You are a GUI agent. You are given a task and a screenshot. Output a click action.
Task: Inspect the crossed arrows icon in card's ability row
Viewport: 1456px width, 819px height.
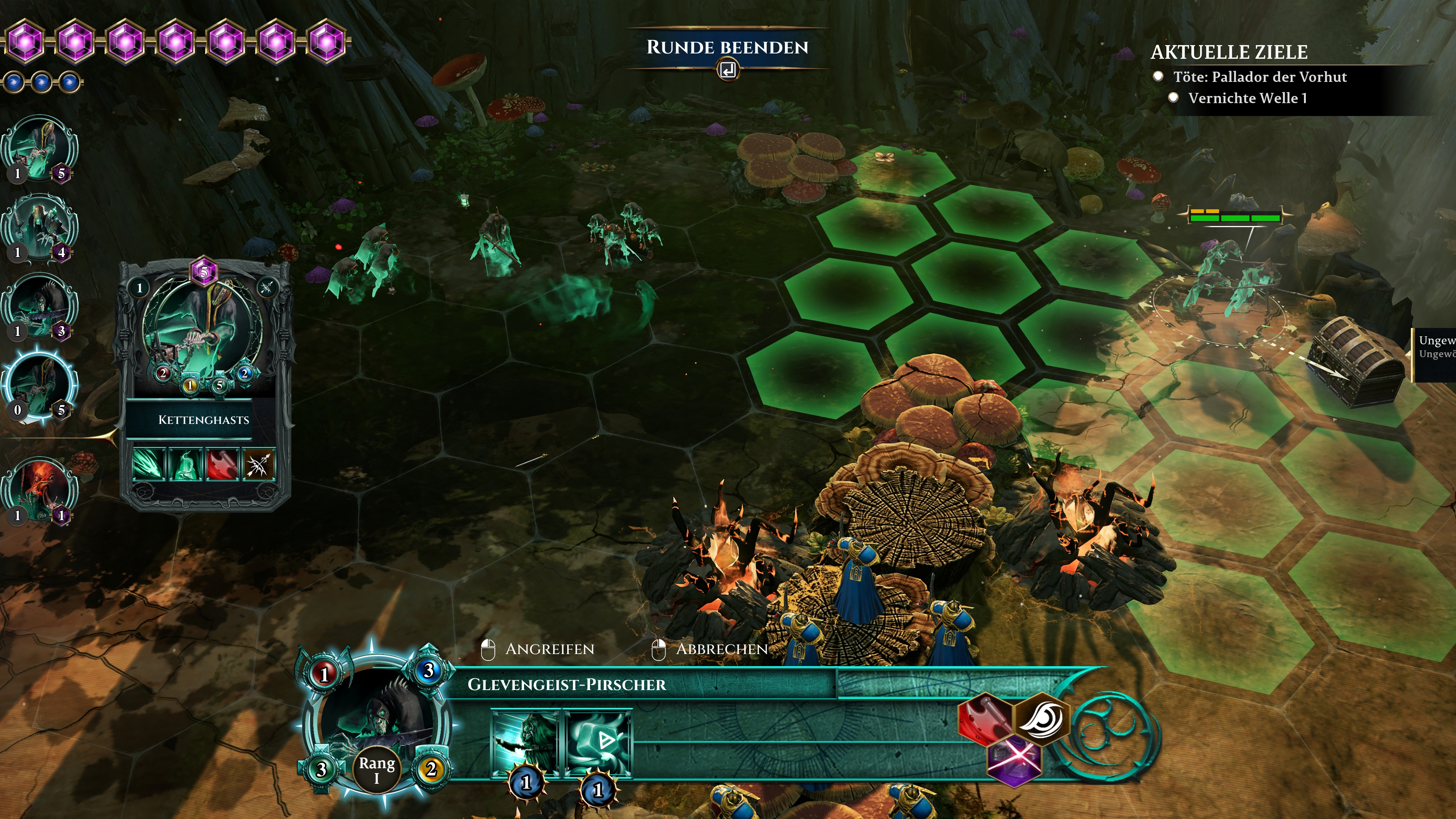259,464
